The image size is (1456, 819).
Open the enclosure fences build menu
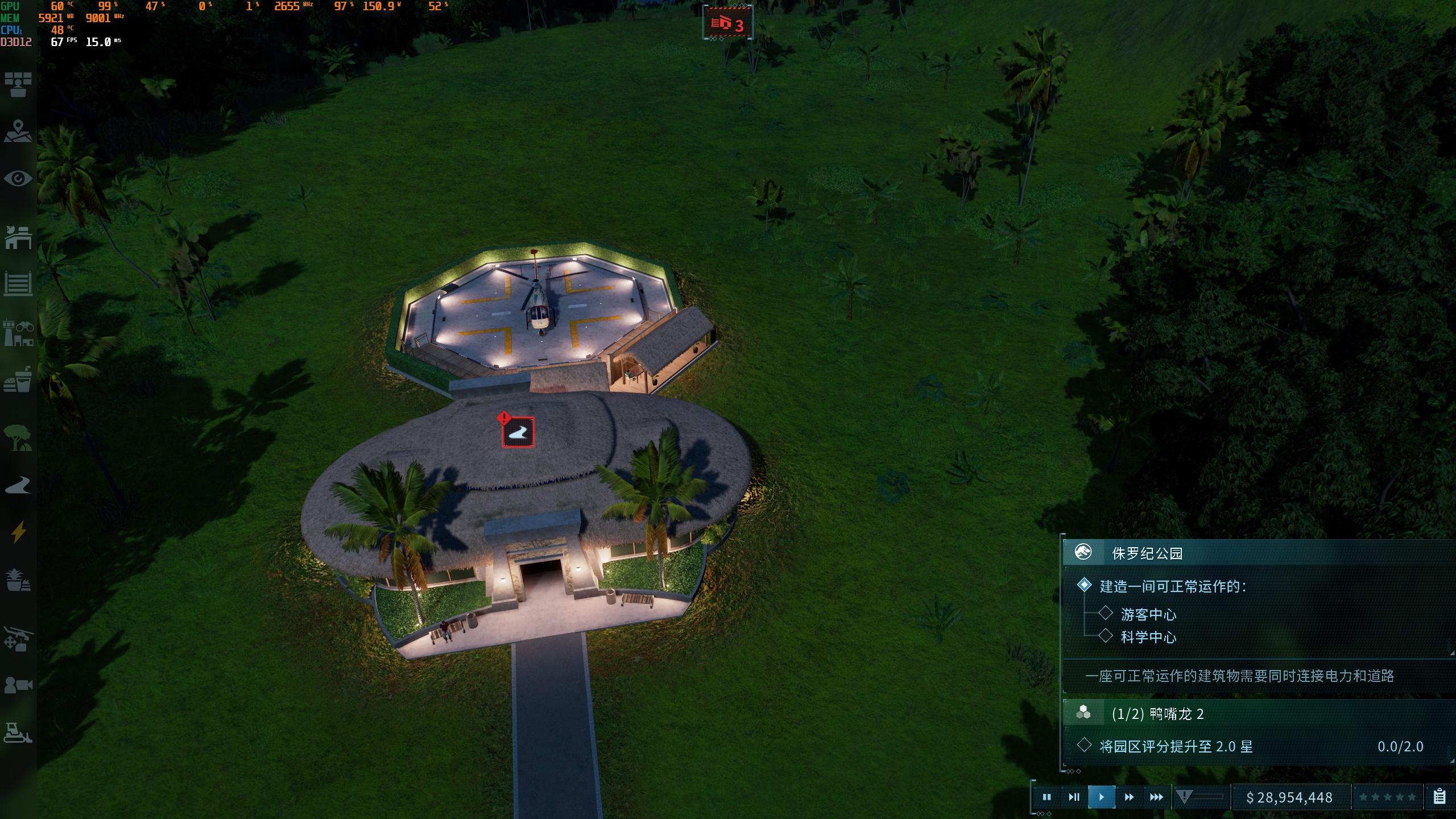(x=18, y=283)
